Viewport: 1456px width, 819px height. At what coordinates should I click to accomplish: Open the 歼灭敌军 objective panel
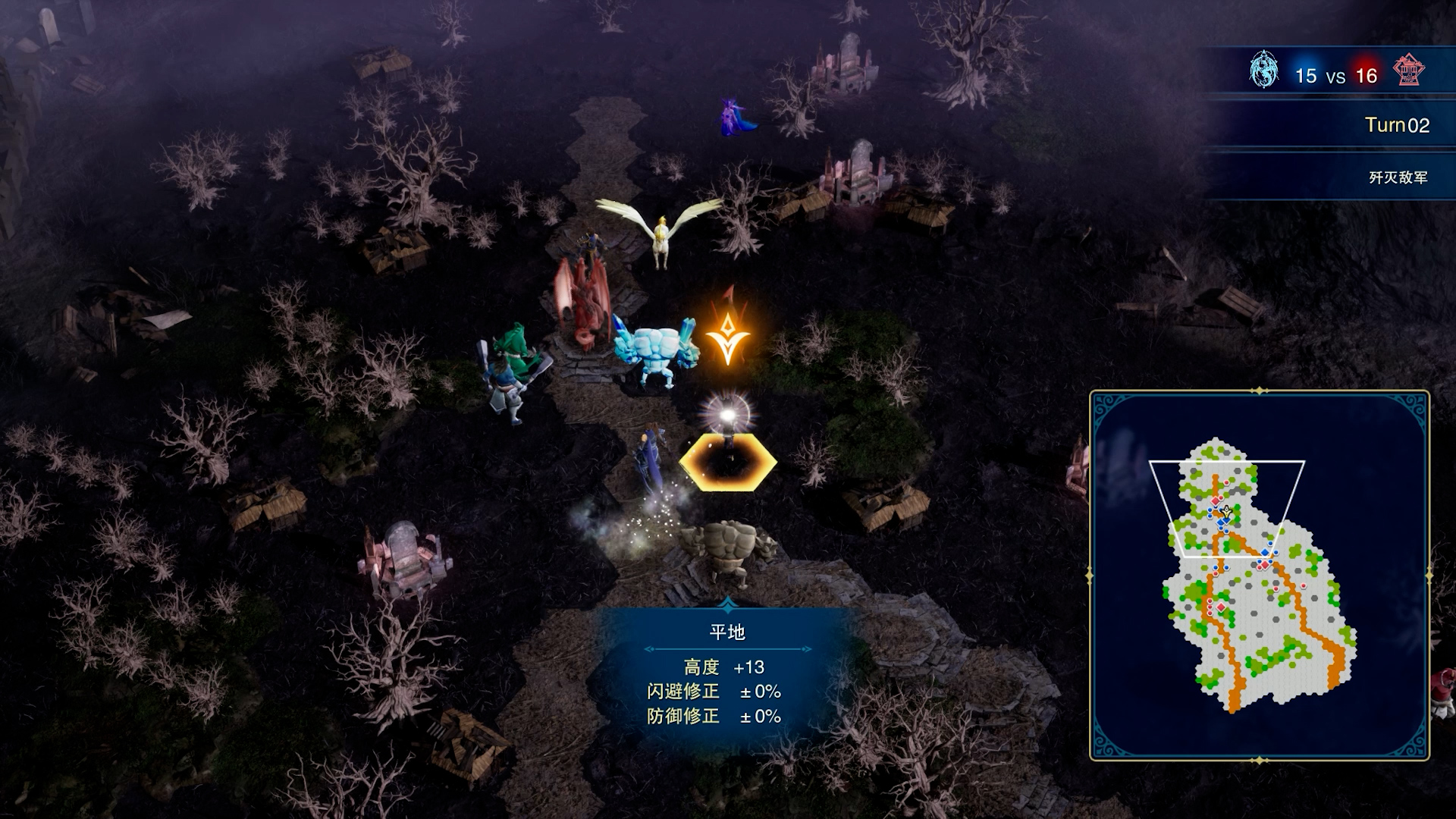pos(1397,177)
